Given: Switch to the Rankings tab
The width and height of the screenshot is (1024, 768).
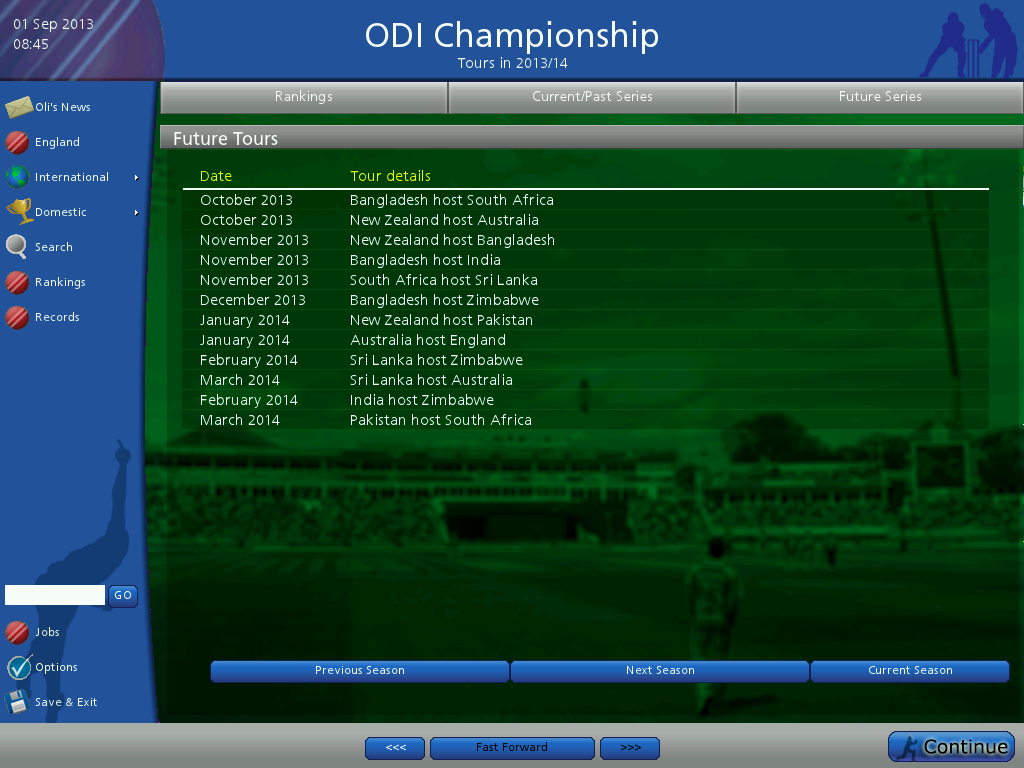Looking at the screenshot, I should (304, 97).
